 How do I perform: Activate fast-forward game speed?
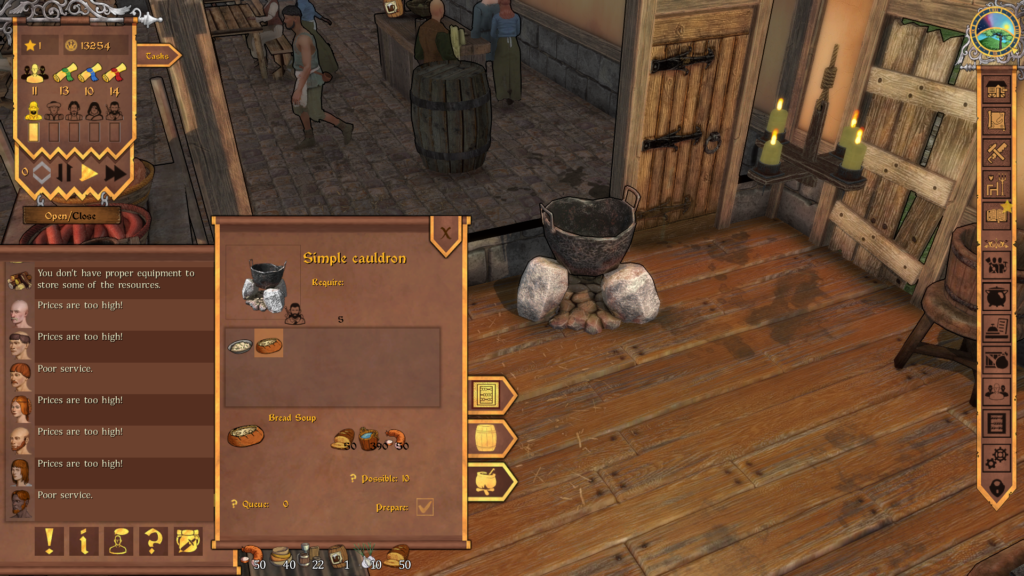coord(115,172)
